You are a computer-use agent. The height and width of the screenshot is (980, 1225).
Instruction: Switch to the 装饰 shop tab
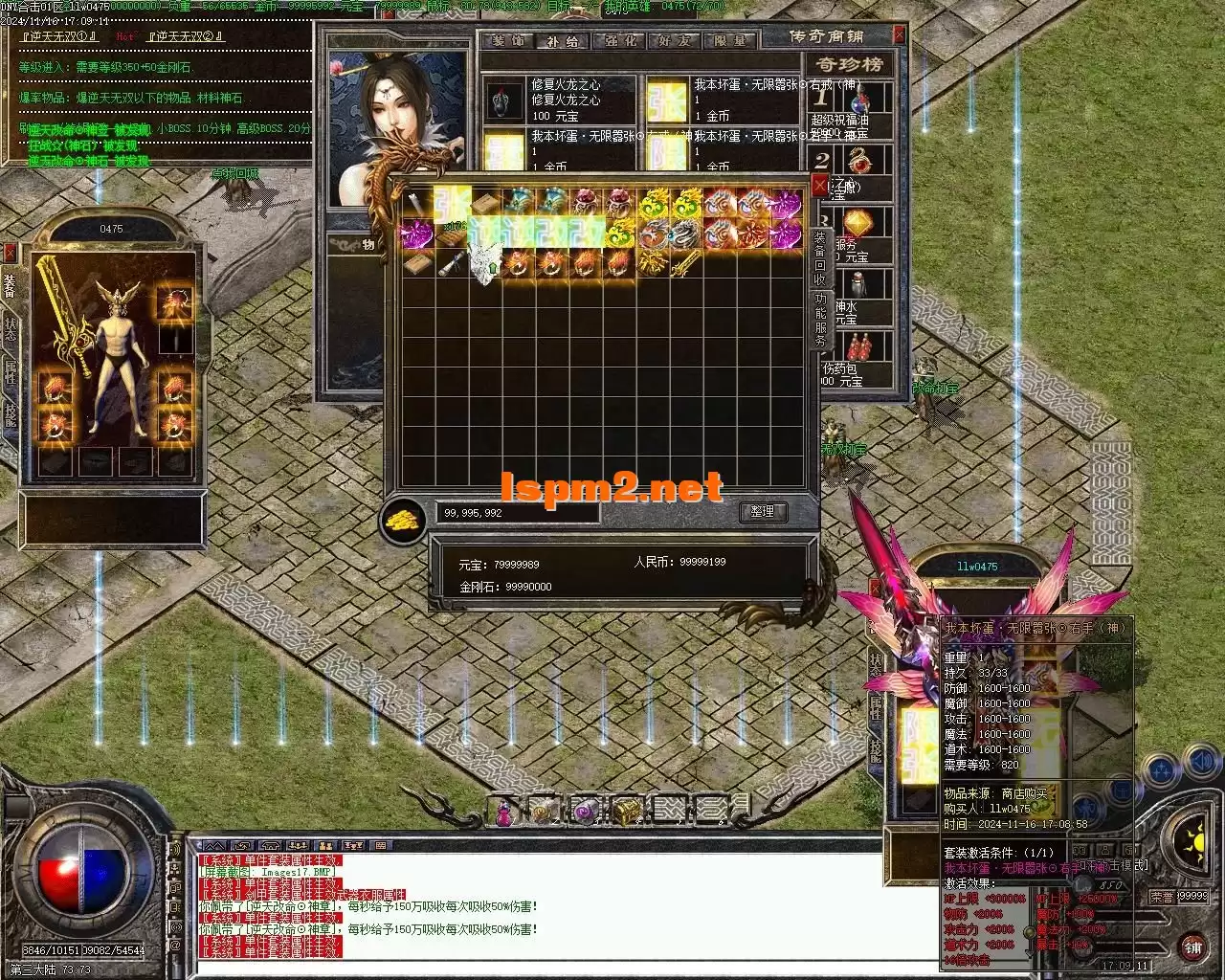[x=508, y=40]
